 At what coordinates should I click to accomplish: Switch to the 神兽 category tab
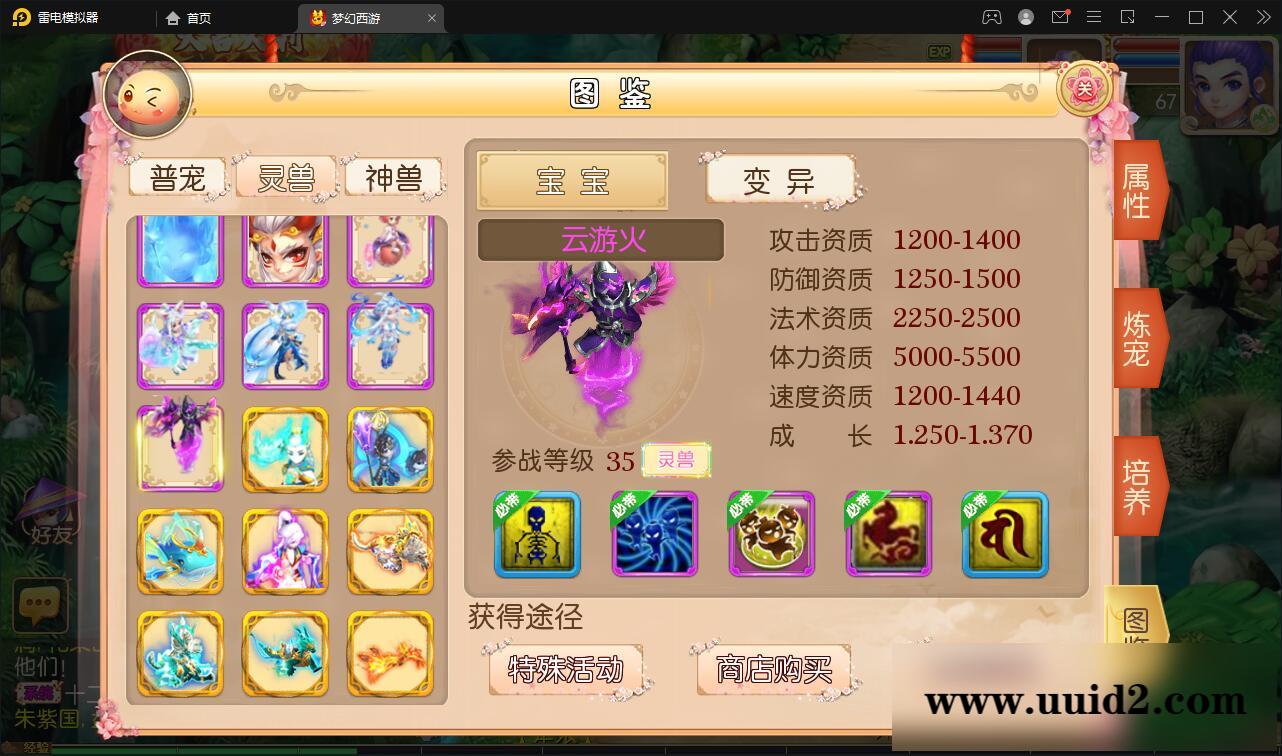[395, 176]
